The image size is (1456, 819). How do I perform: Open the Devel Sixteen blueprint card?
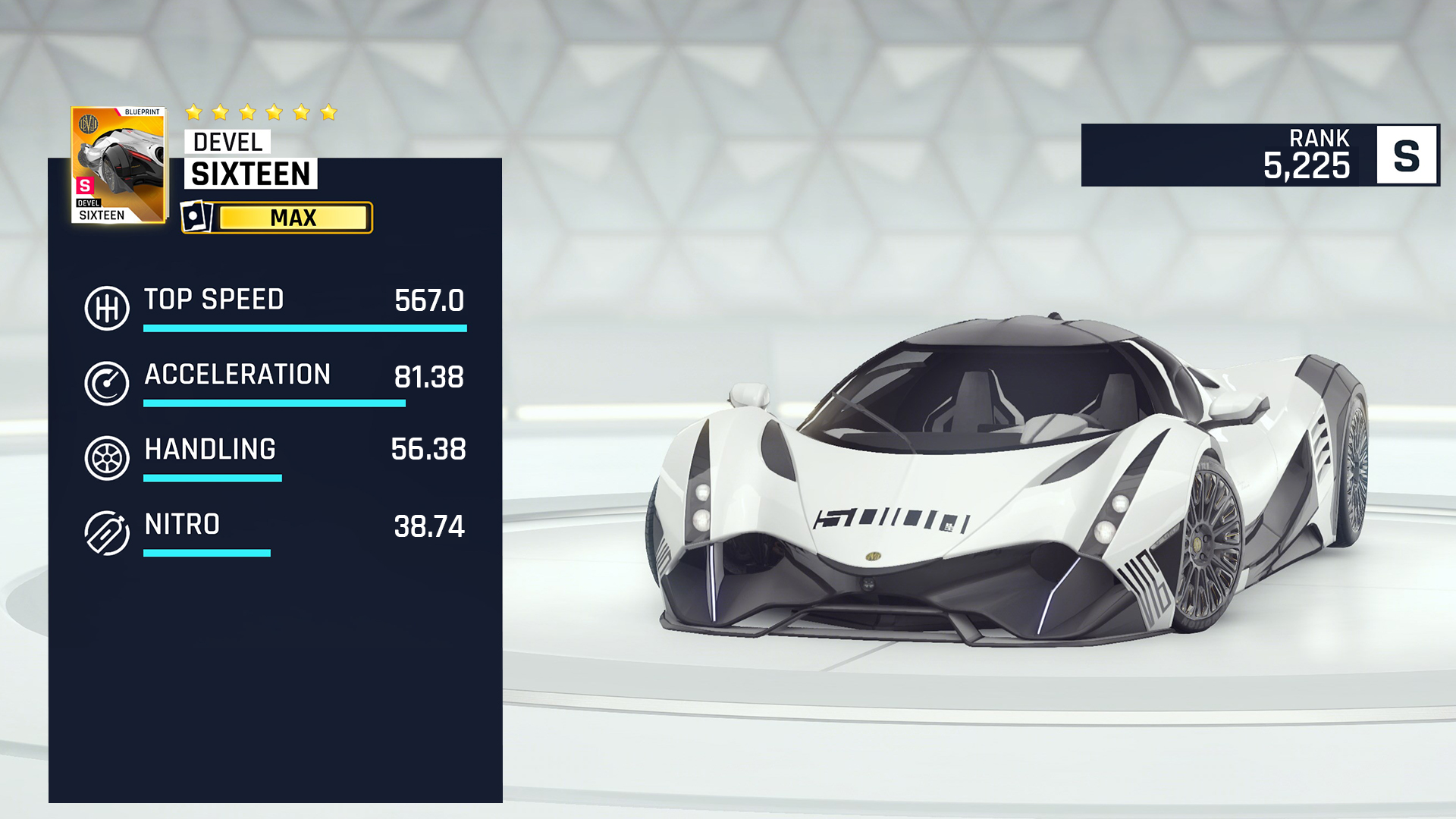point(118,165)
